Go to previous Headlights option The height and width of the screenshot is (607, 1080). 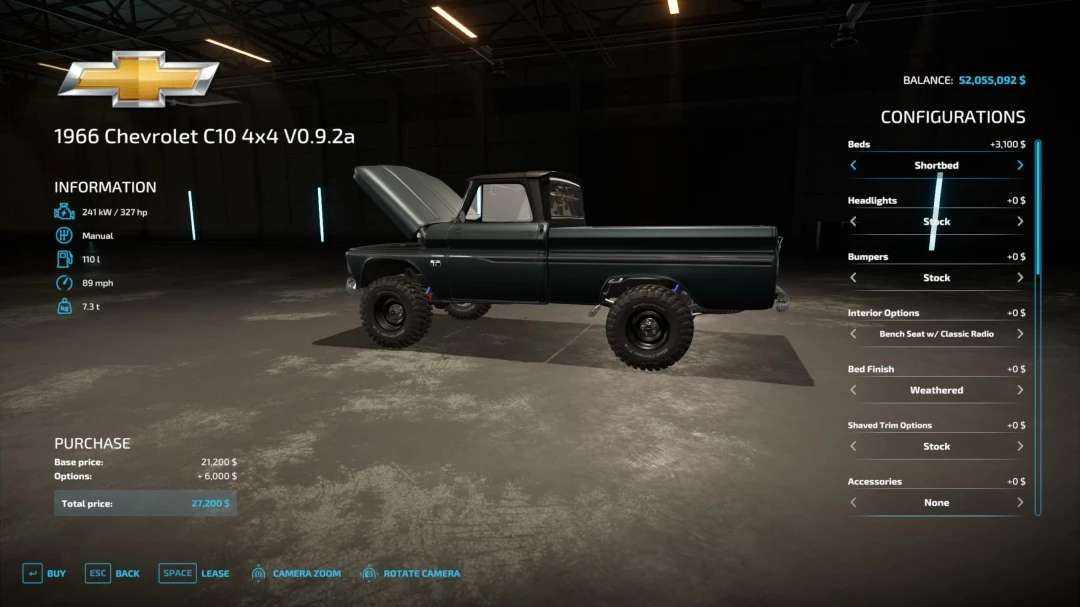pyautogui.click(x=853, y=221)
